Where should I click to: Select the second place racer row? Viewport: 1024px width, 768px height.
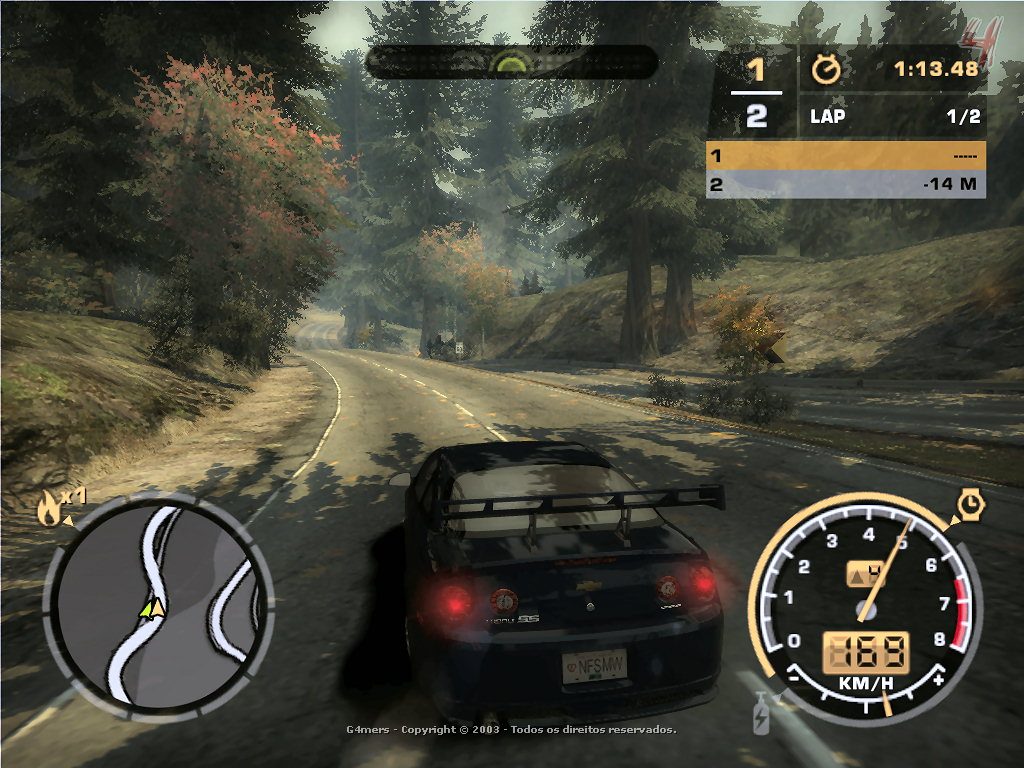click(845, 184)
